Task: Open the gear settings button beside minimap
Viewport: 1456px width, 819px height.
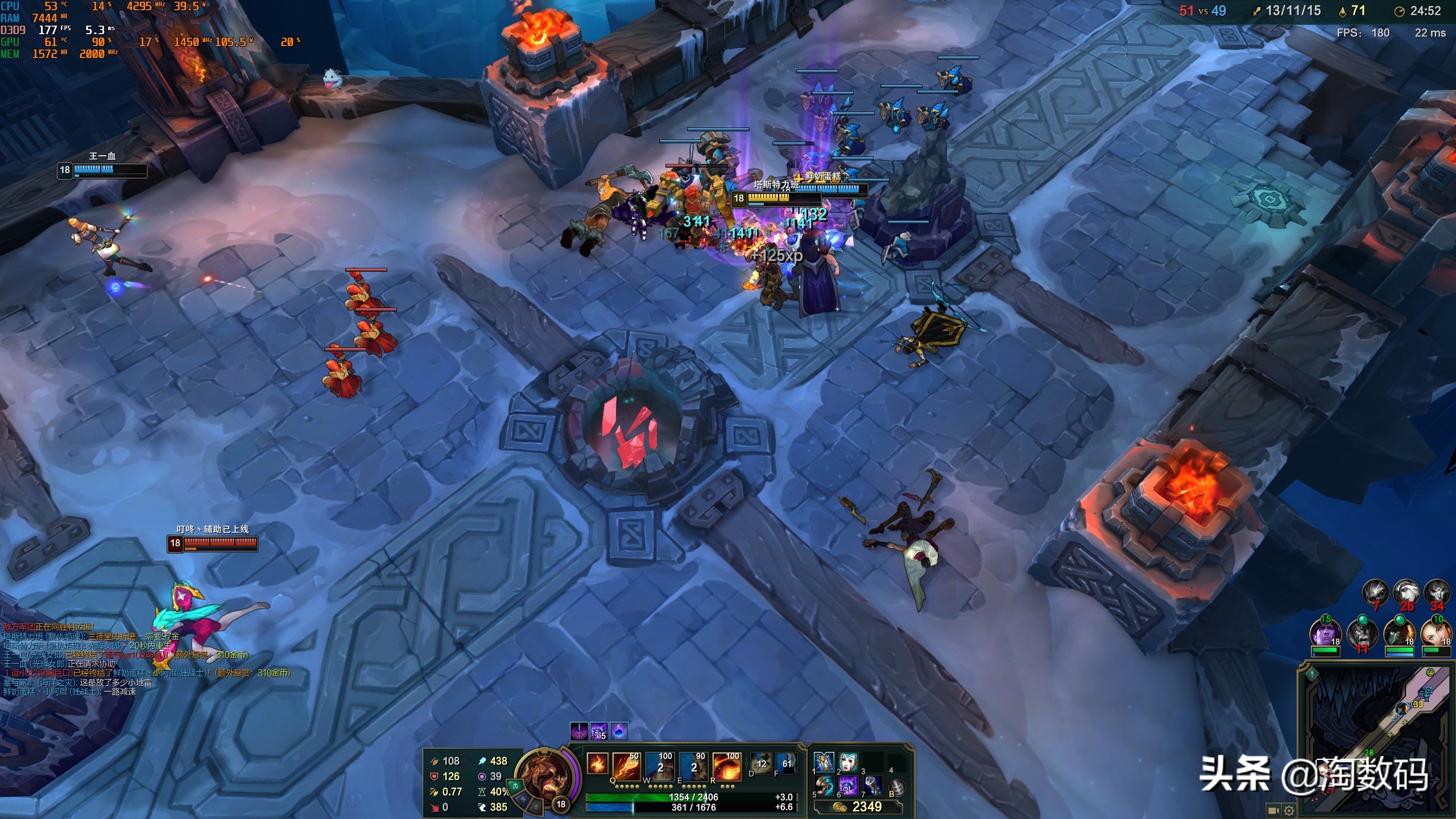Action: (1289, 810)
